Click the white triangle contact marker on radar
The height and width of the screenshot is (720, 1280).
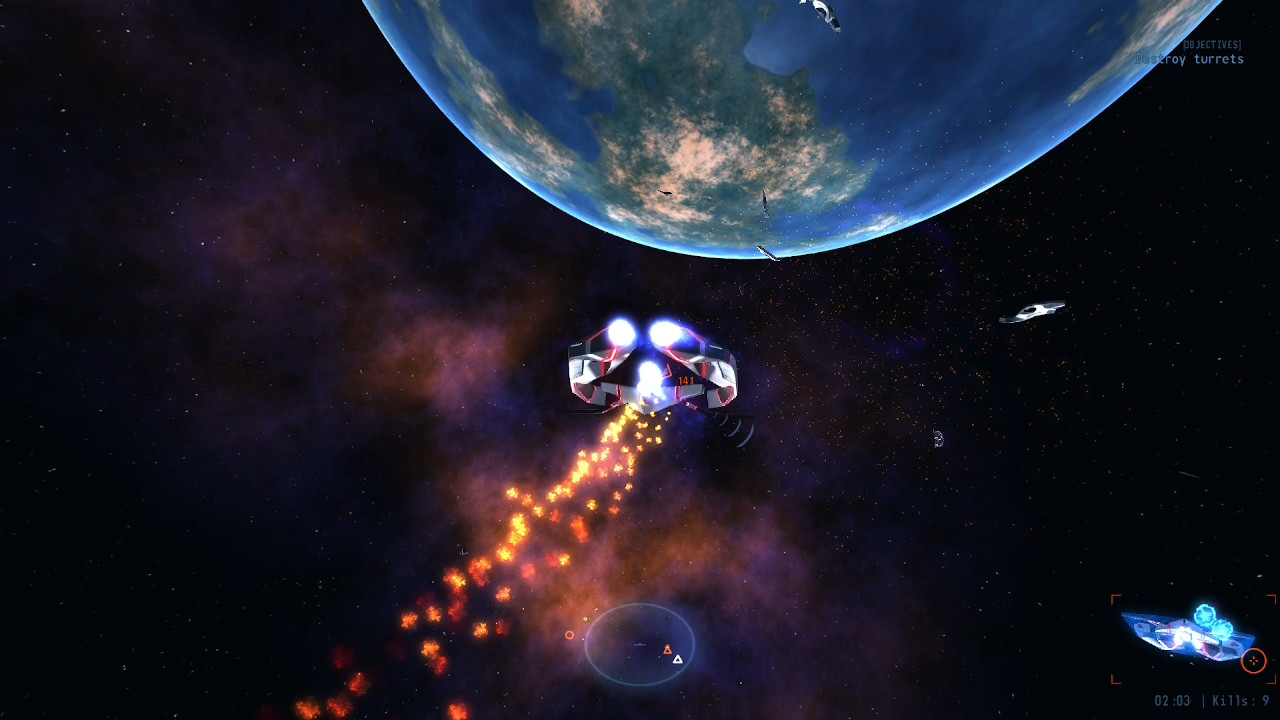coord(677,659)
